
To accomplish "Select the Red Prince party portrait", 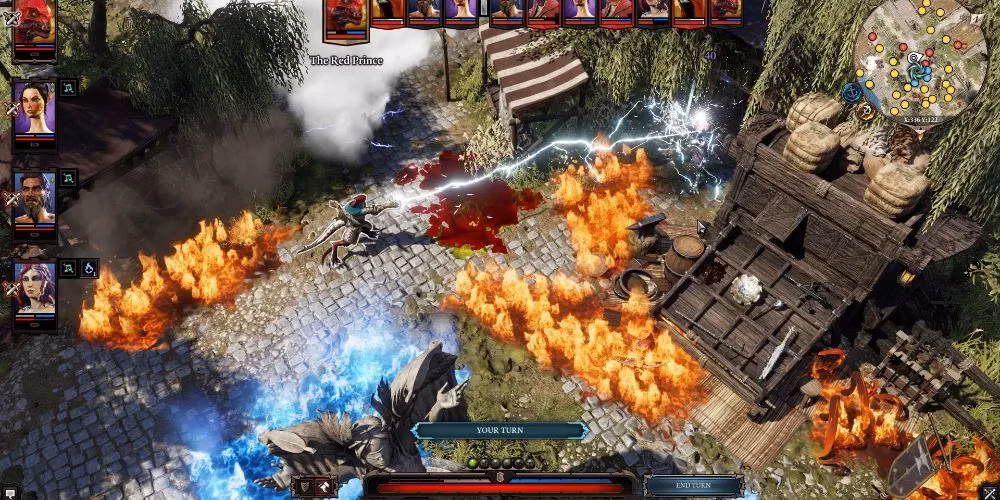I will tap(35, 28).
